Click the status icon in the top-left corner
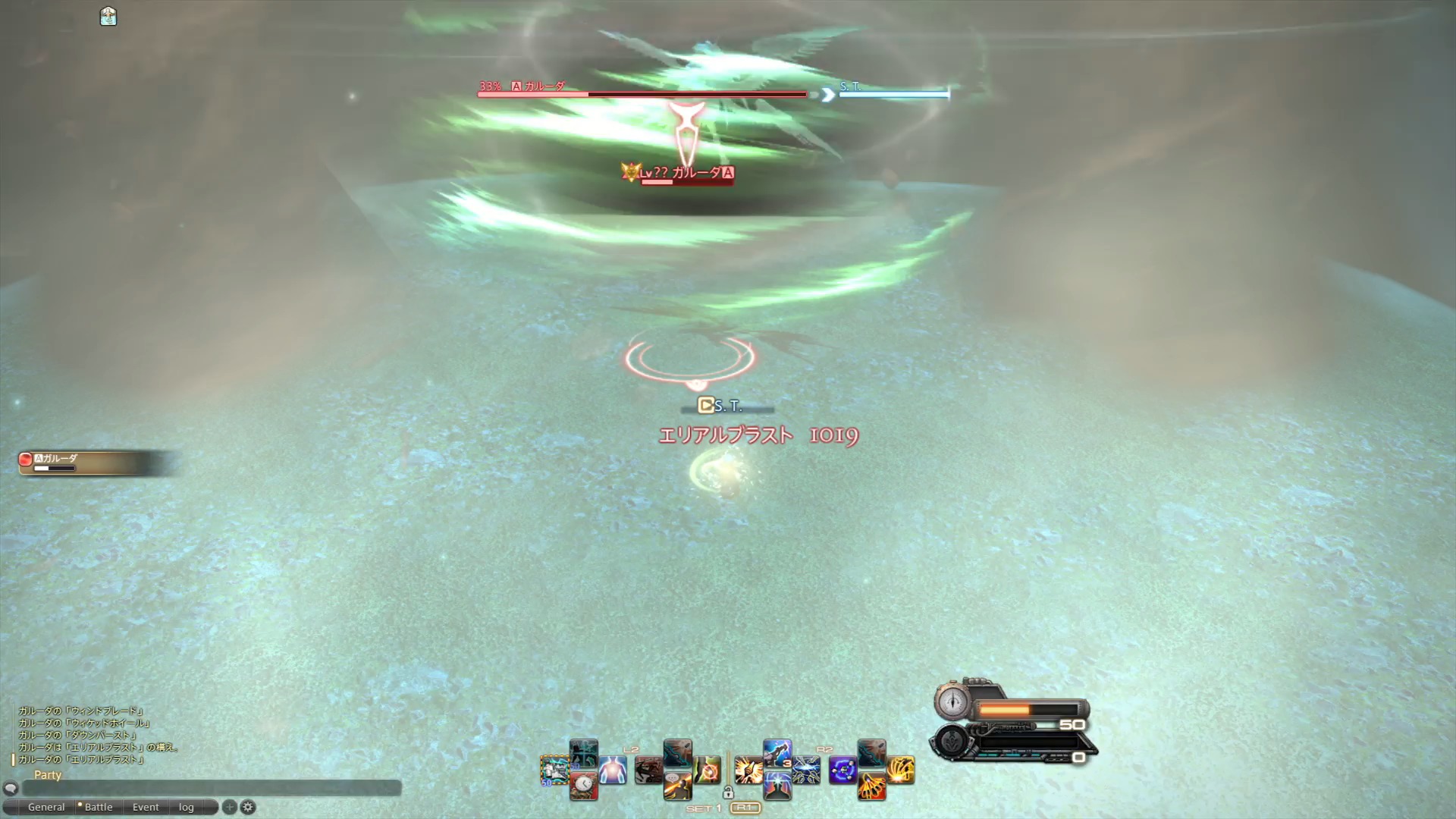This screenshot has height=819, width=1456. point(108,17)
